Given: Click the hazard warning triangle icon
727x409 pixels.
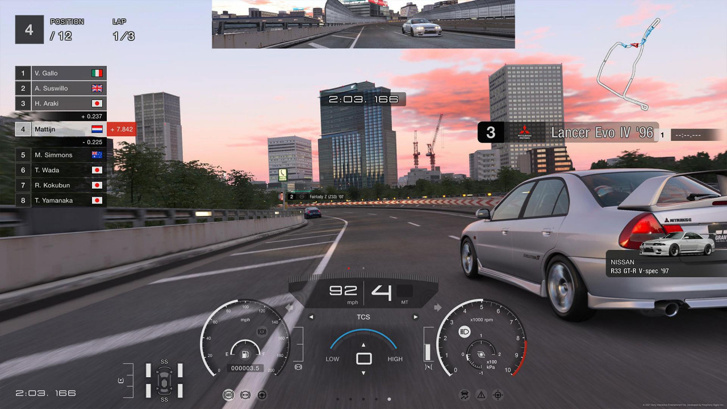Looking at the screenshot, I should point(481,395).
